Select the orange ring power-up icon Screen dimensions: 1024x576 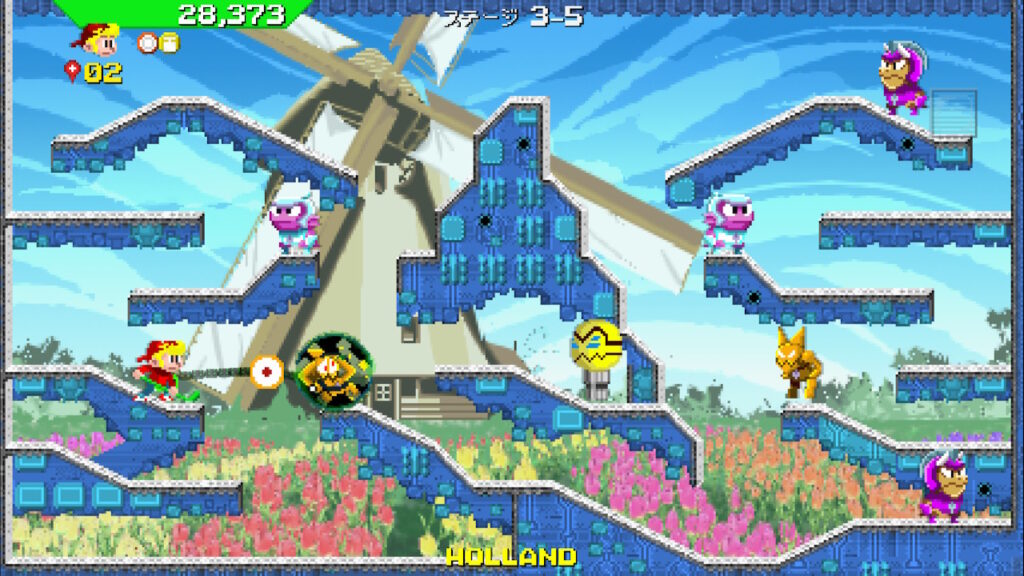tap(148, 42)
